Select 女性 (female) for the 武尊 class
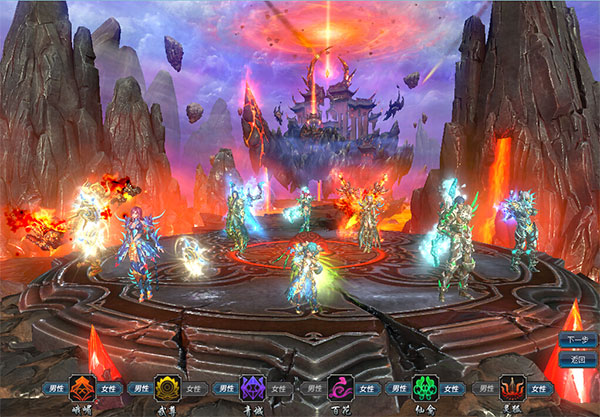 (196, 388)
